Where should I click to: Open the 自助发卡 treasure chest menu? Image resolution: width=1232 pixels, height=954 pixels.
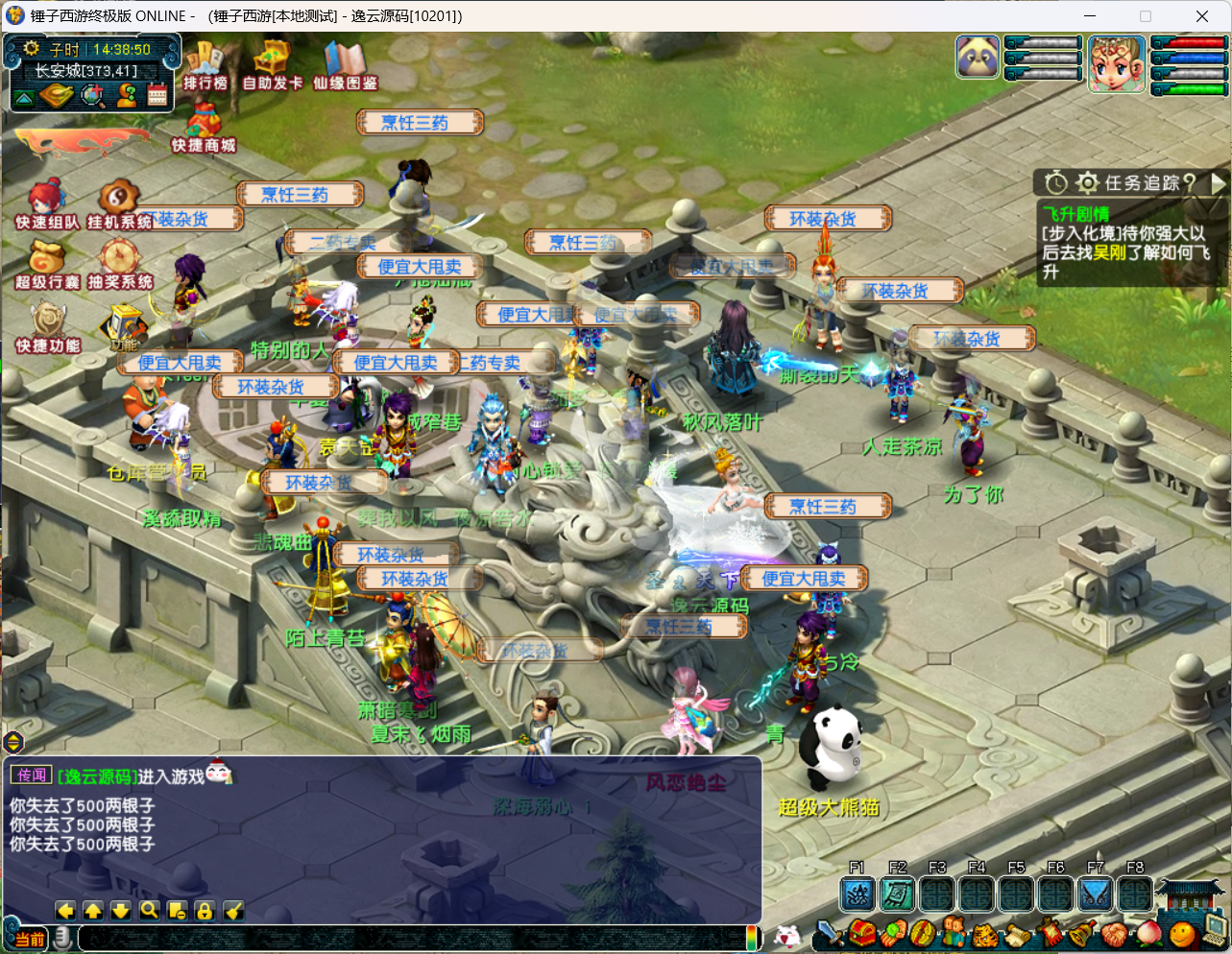point(272,63)
